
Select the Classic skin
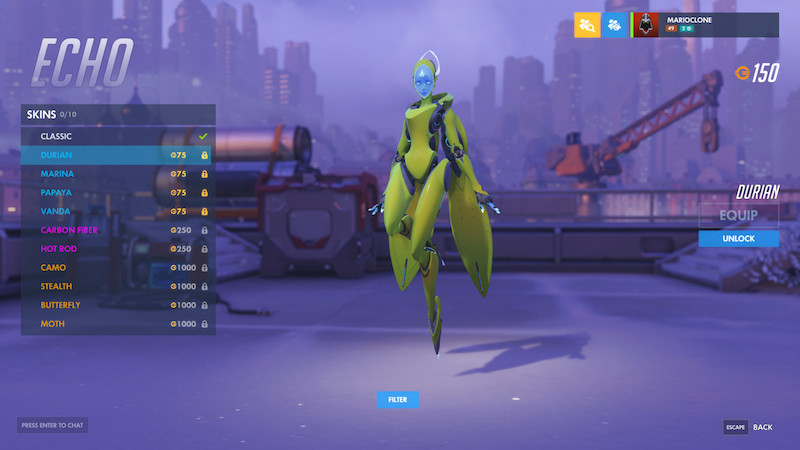pos(118,136)
